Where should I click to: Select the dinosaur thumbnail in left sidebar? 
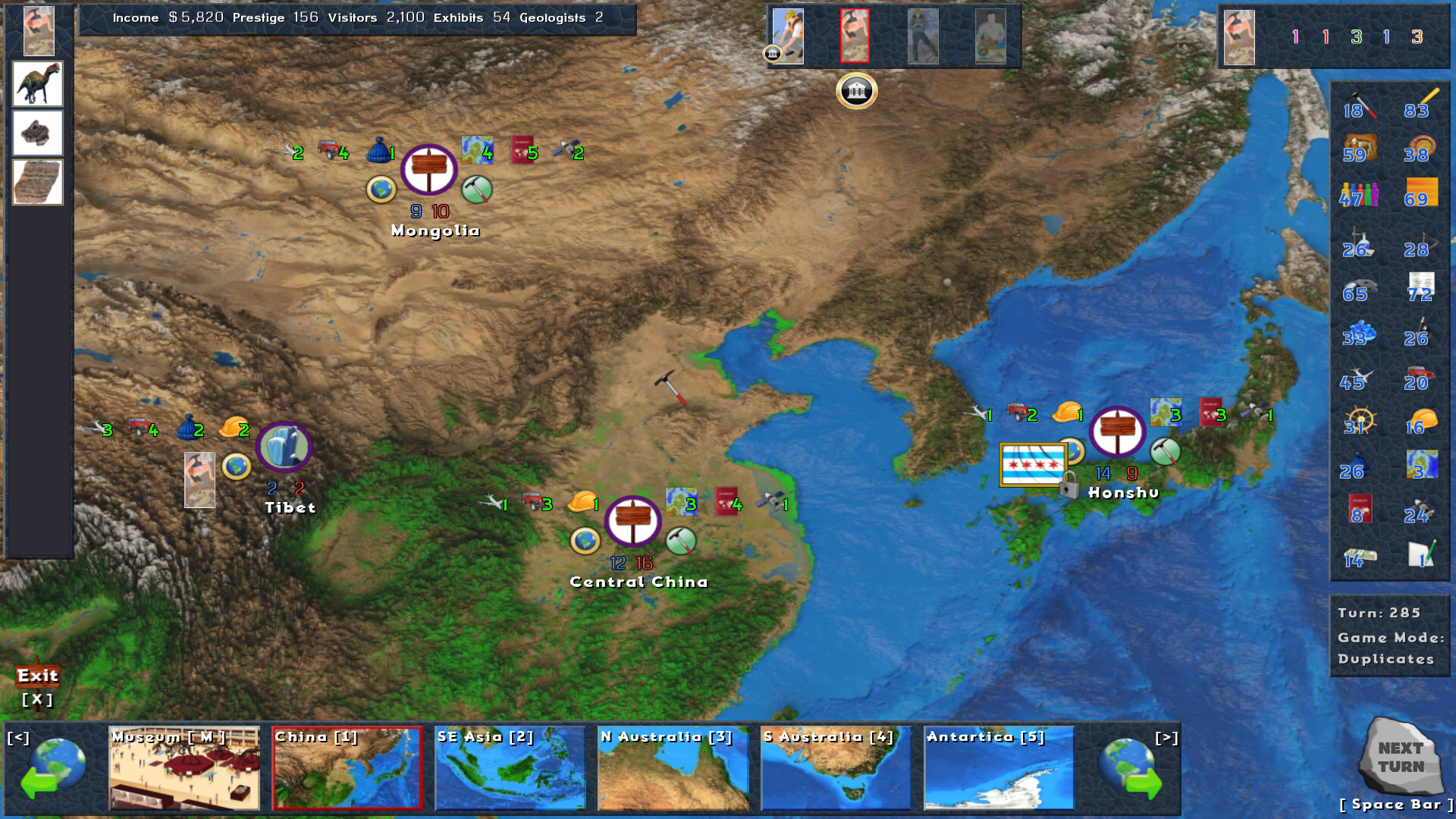pyautogui.click(x=37, y=84)
